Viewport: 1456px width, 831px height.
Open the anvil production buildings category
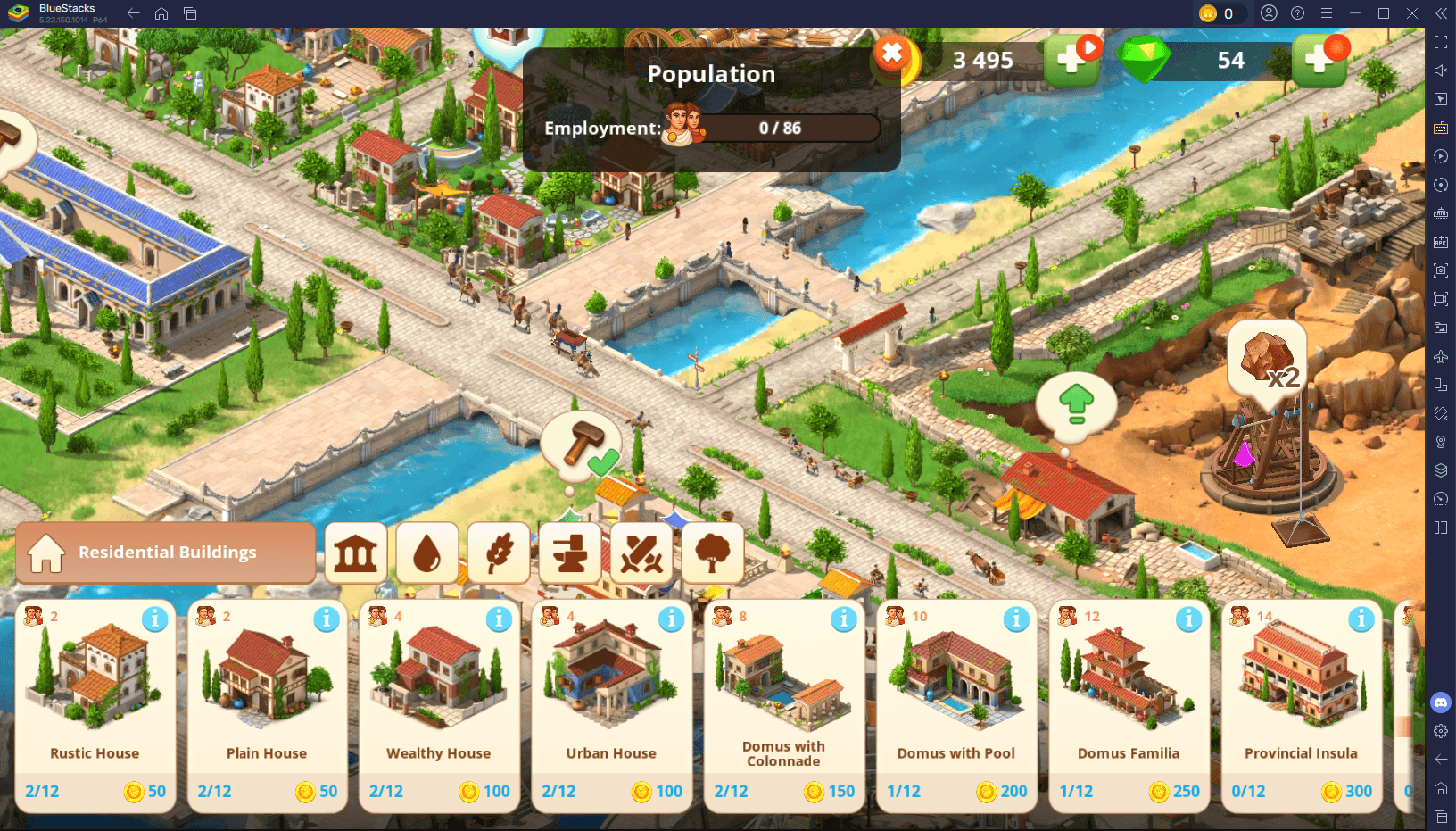(x=570, y=553)
